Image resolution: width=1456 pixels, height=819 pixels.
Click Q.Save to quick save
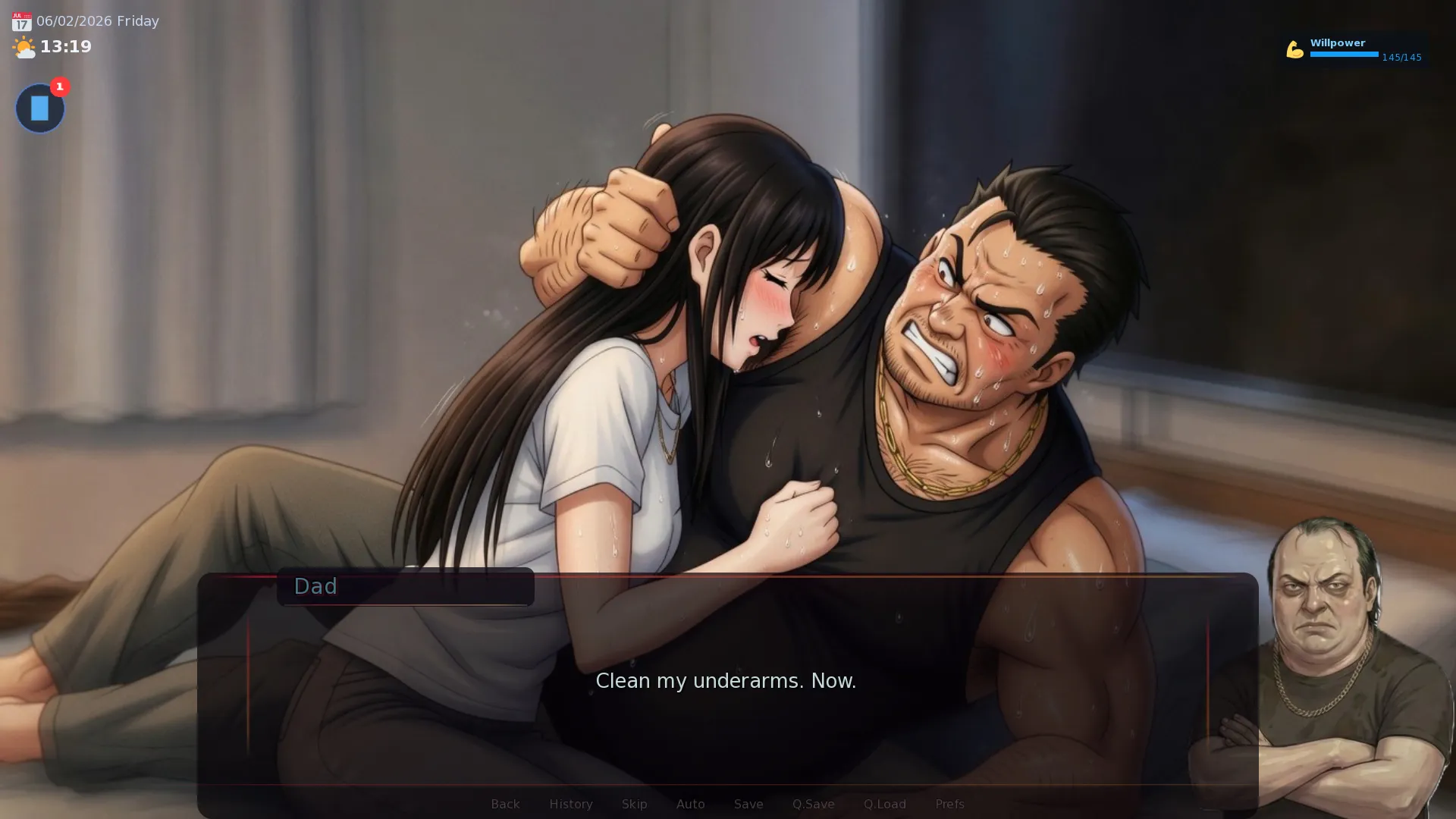point(813,804)
